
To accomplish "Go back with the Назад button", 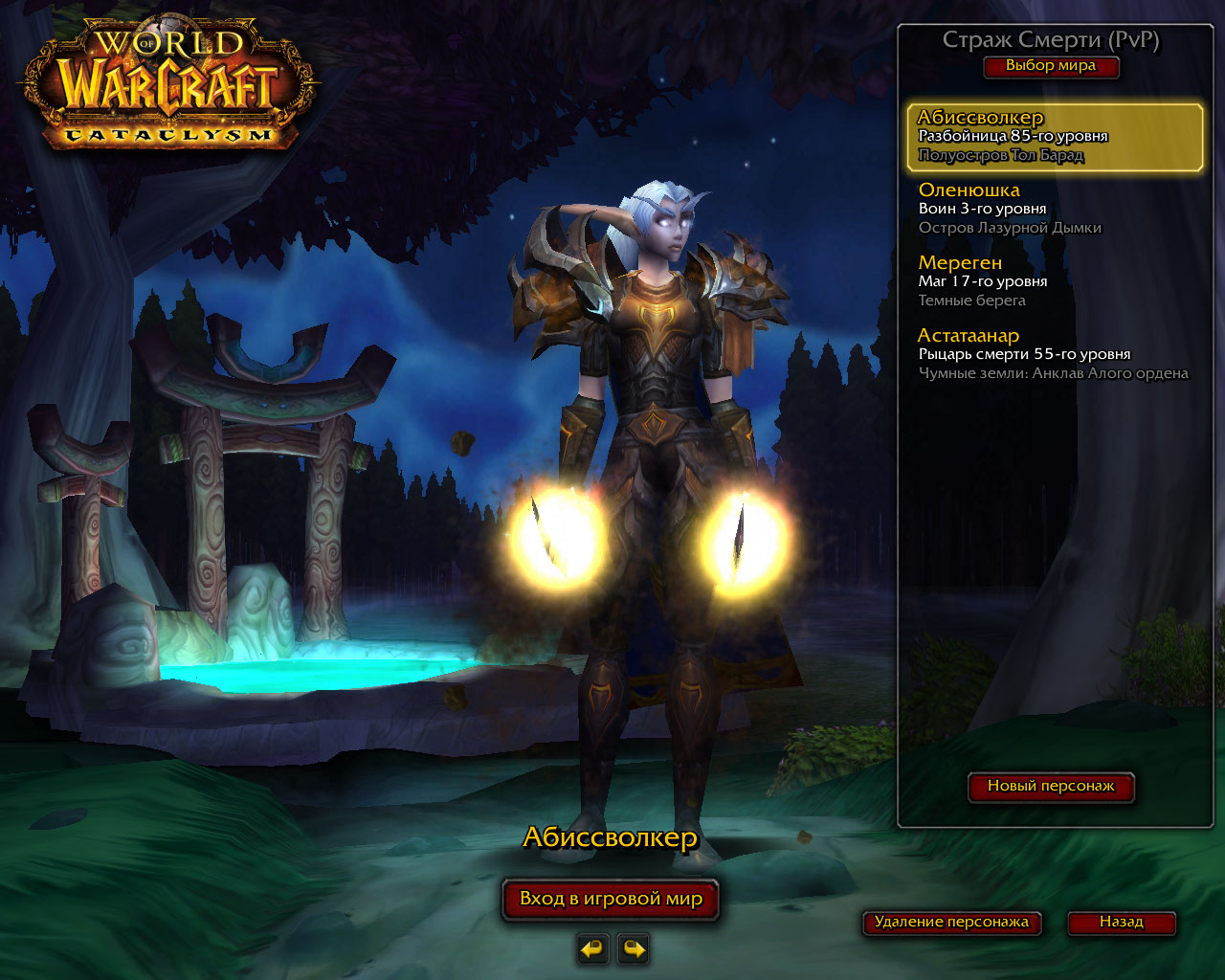I will pyautogui.click(x=1121, y=923).
